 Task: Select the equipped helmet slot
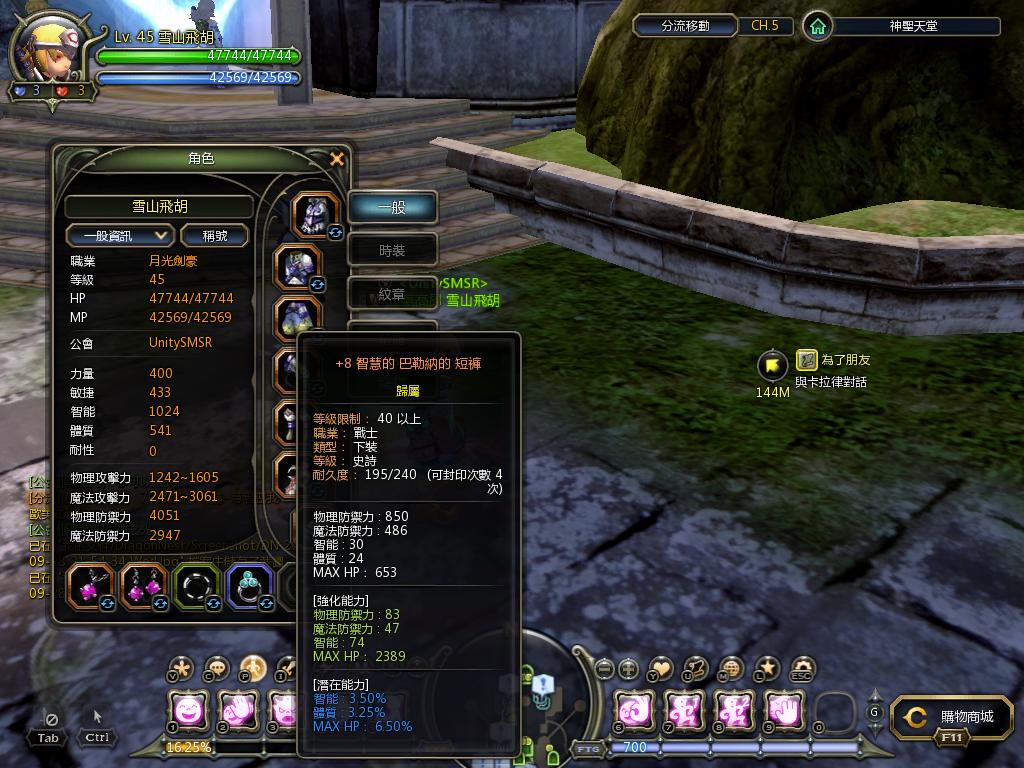click(316, 214)
